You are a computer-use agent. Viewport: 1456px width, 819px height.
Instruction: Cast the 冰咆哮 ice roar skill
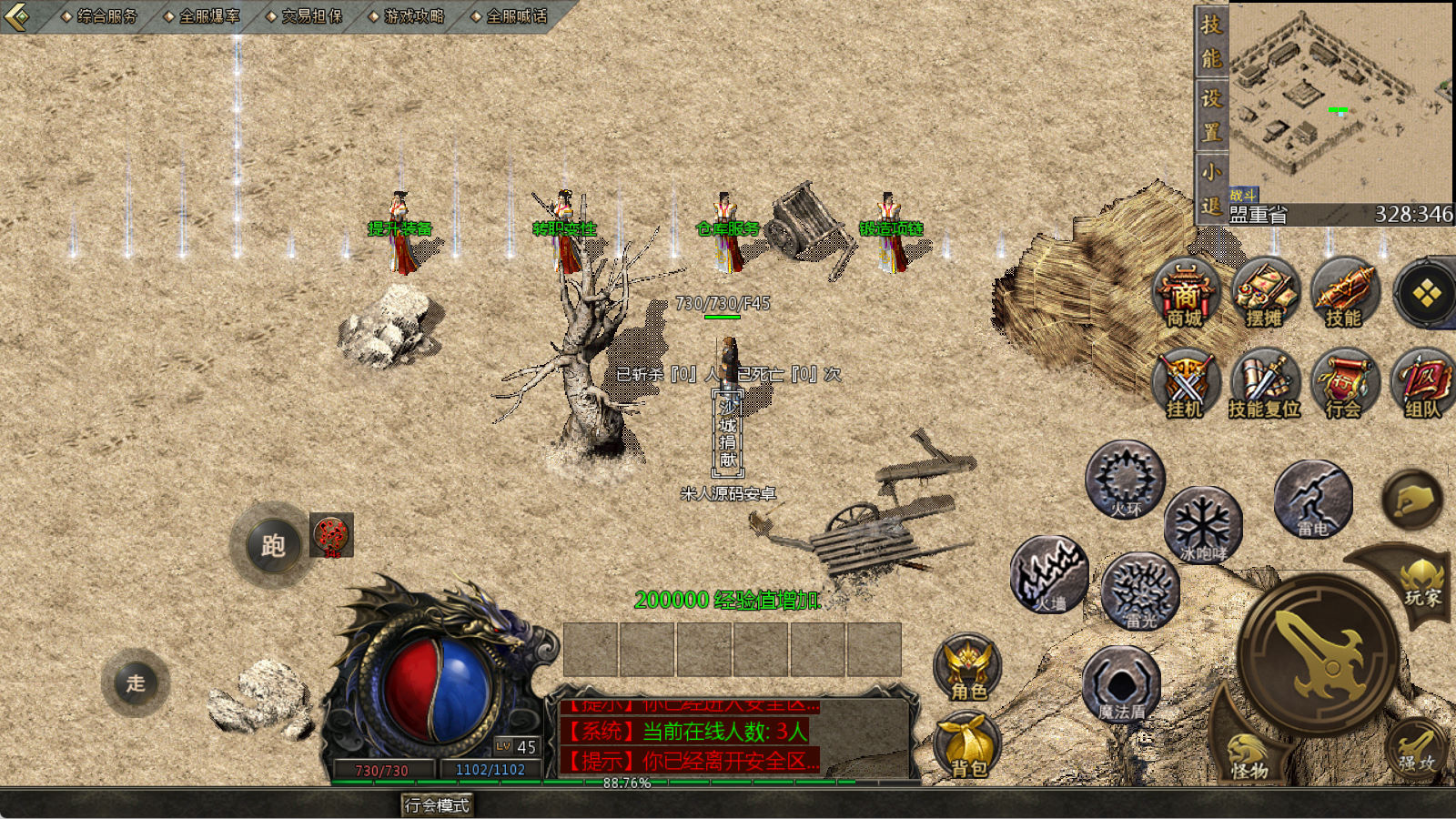(1203, 525)
